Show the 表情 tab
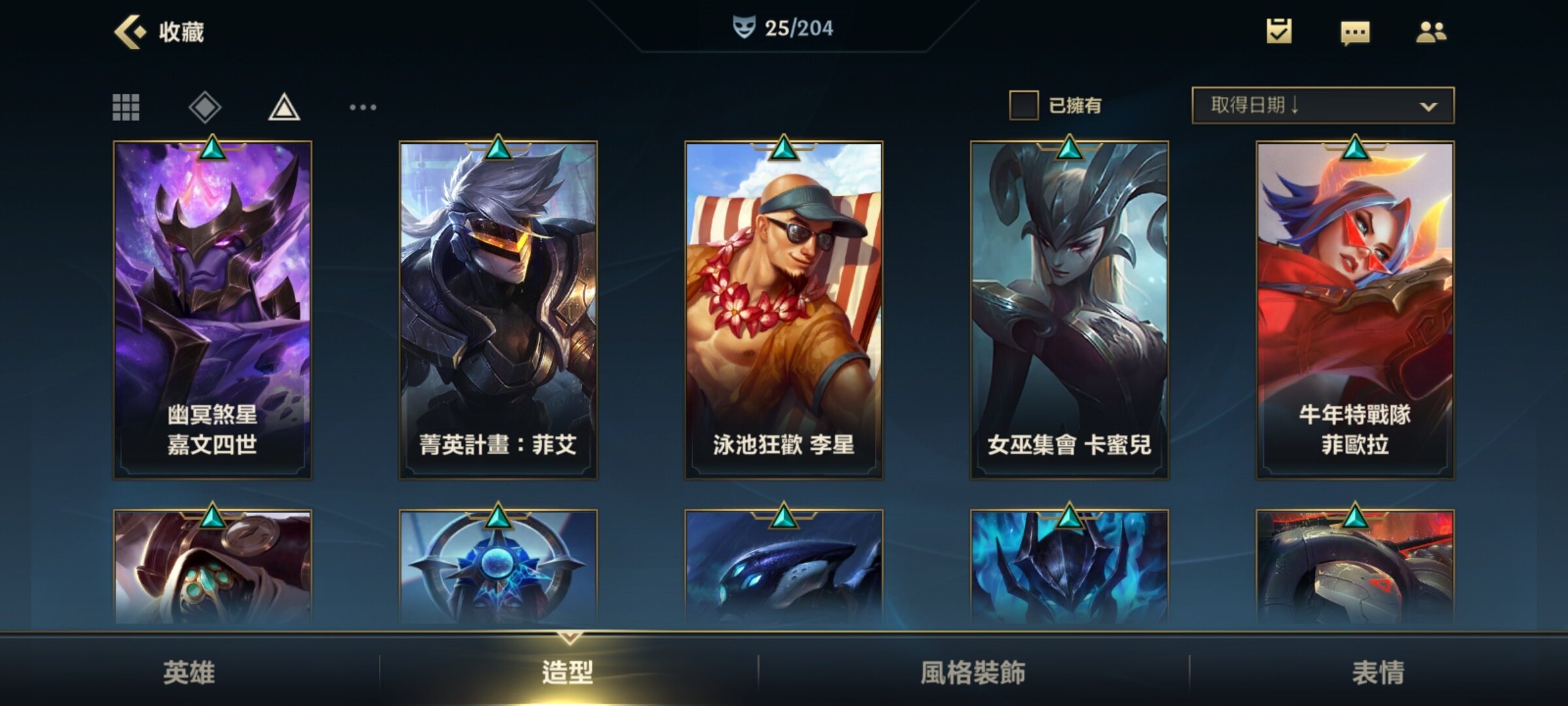The height and width of the screenshot is (706, 1568). click(x=1378, y=672)
